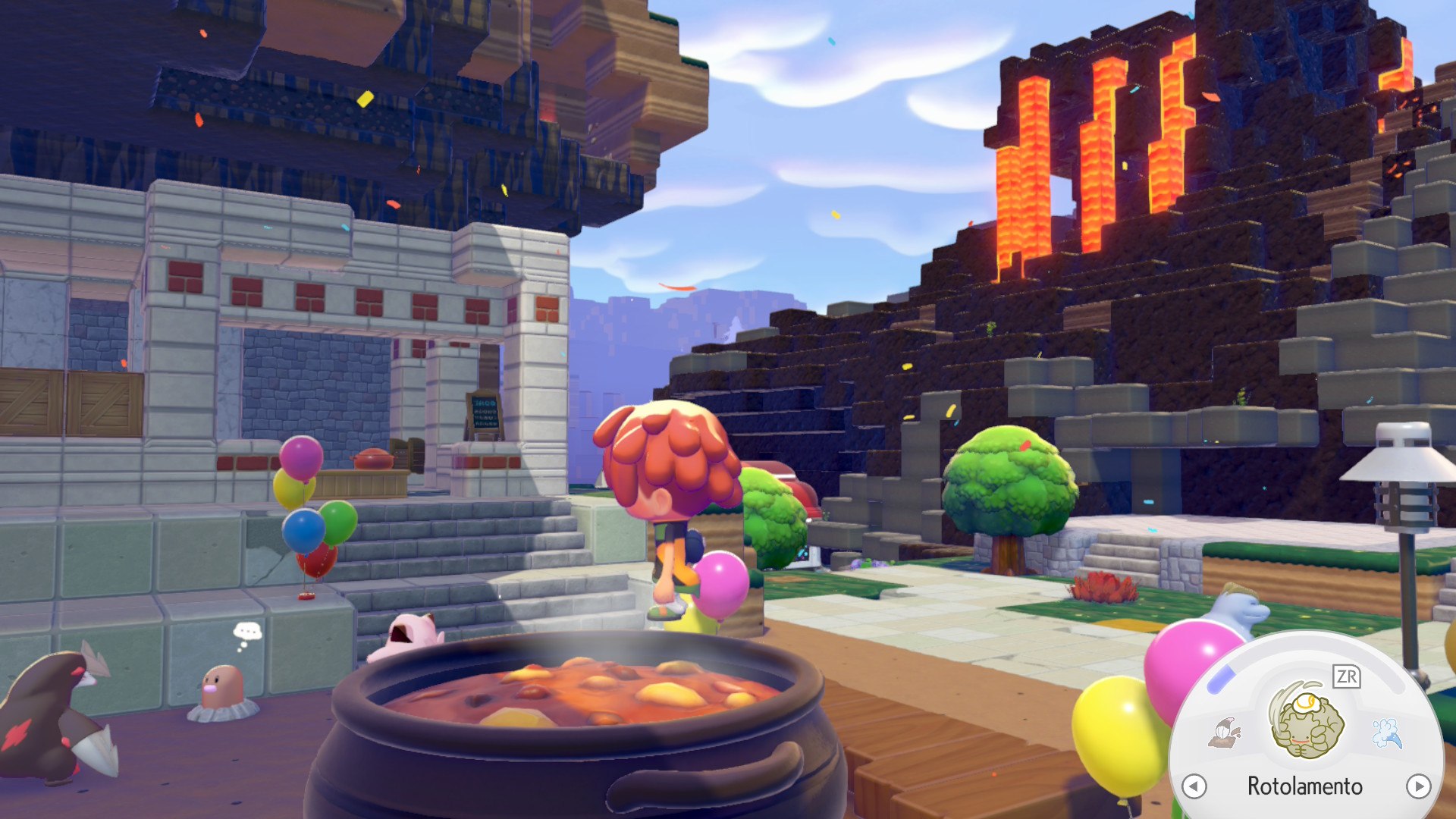Select the claw digging dirt move icon

[1224, 733]
